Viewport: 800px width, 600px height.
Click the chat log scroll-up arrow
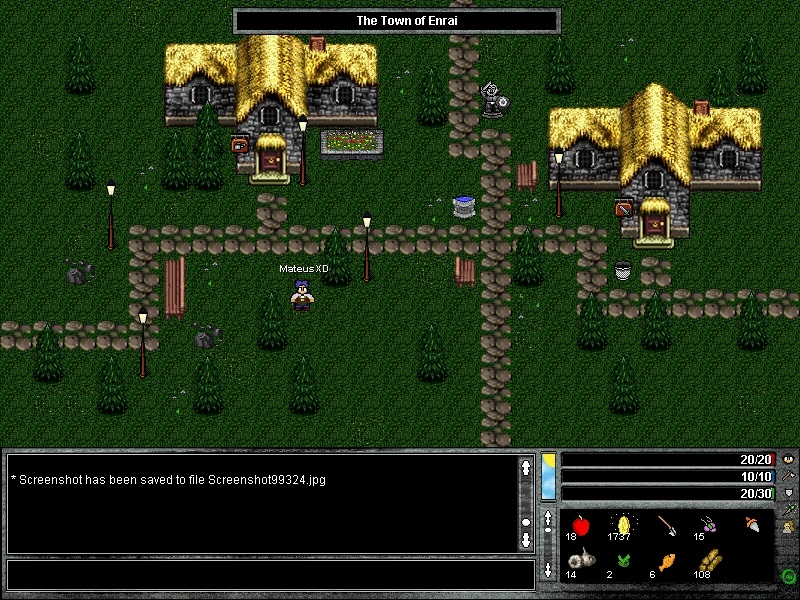[x=526, y=466]
